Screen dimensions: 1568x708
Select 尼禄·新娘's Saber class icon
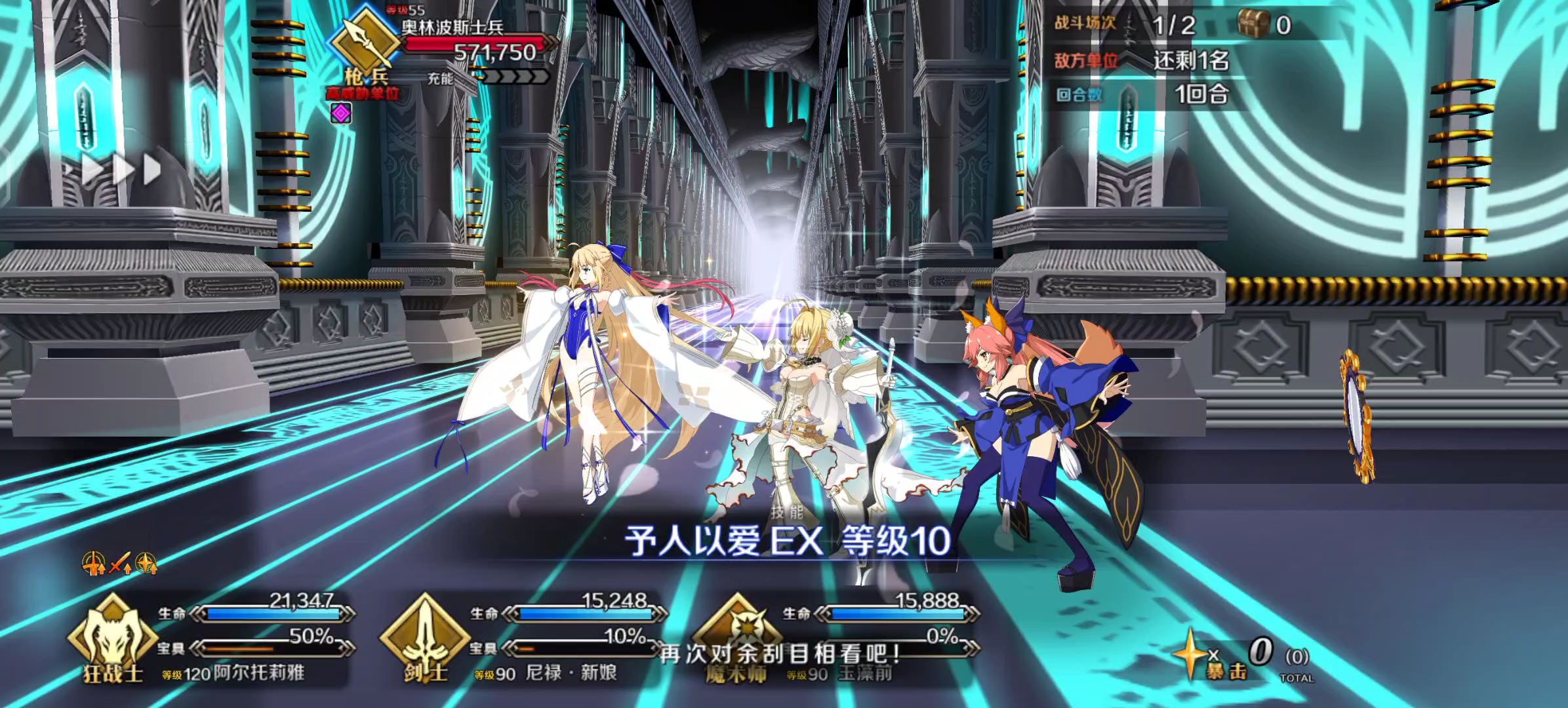click(x=425, y=636)
